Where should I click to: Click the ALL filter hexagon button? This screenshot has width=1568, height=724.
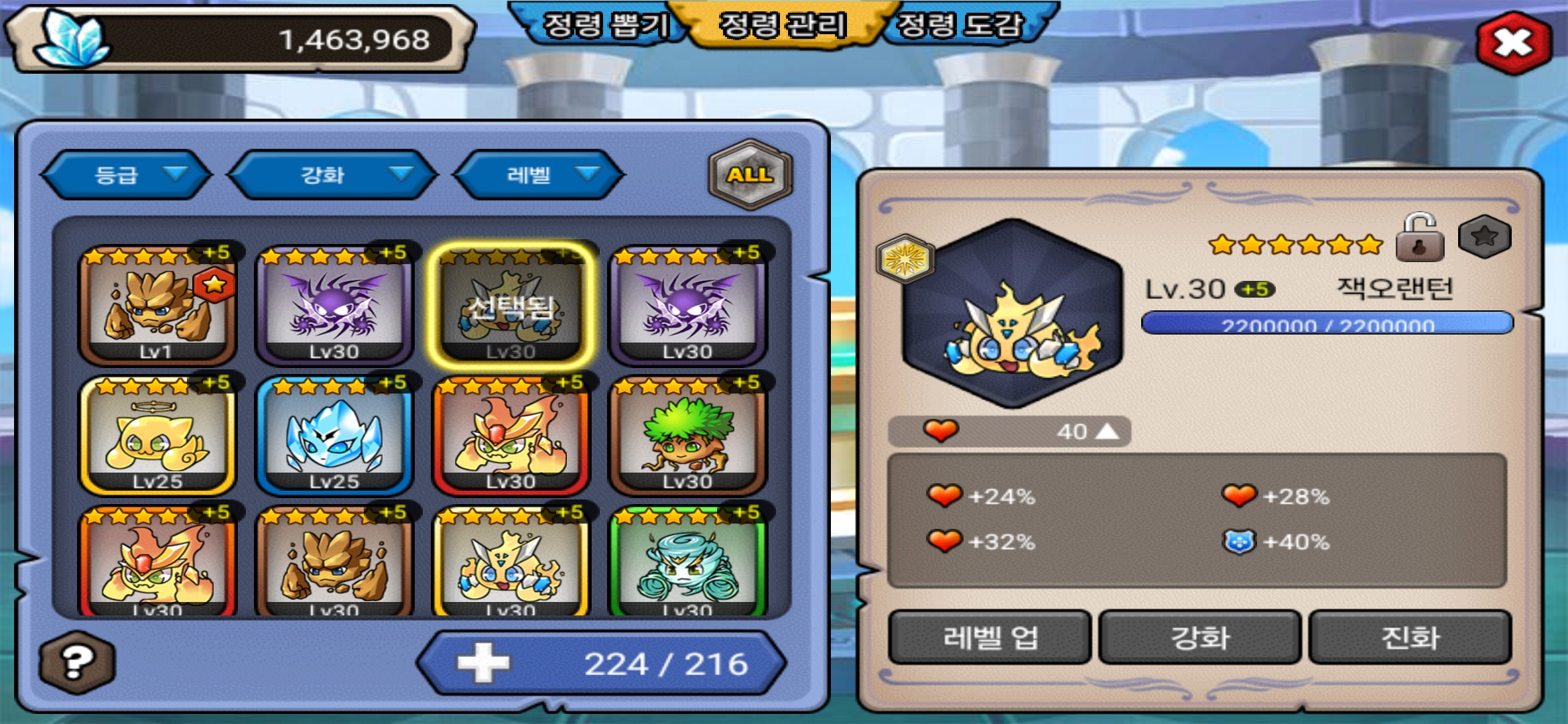tap(750, 174)
